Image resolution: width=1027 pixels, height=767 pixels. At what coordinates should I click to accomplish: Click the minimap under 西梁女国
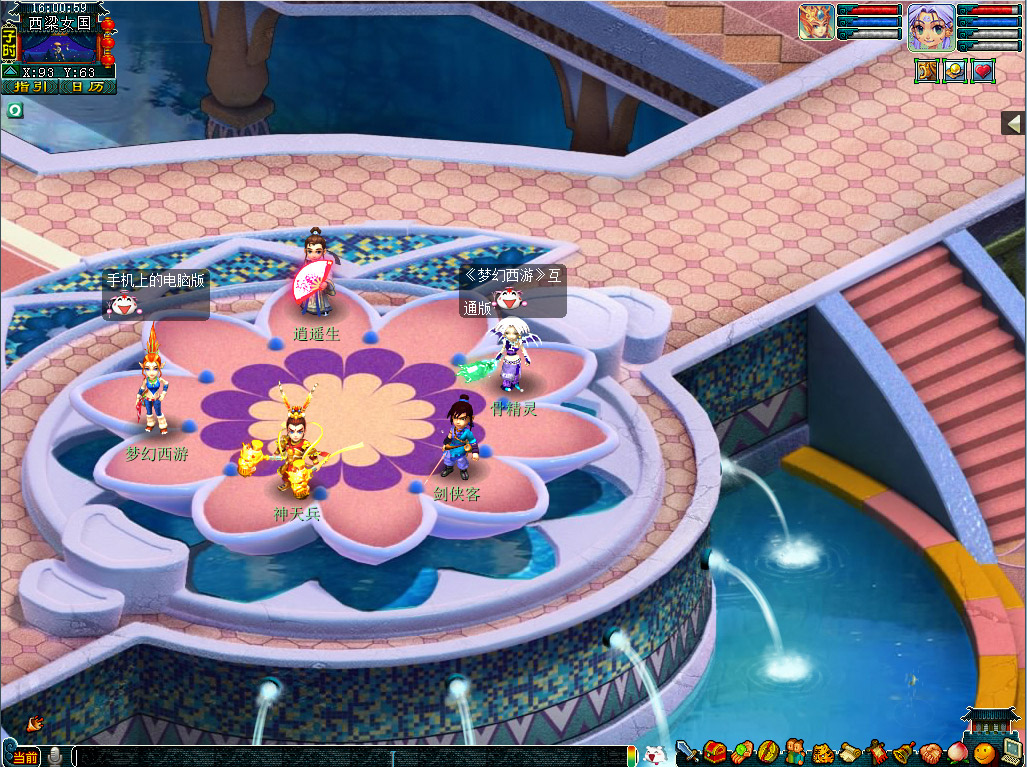[58, 46]
